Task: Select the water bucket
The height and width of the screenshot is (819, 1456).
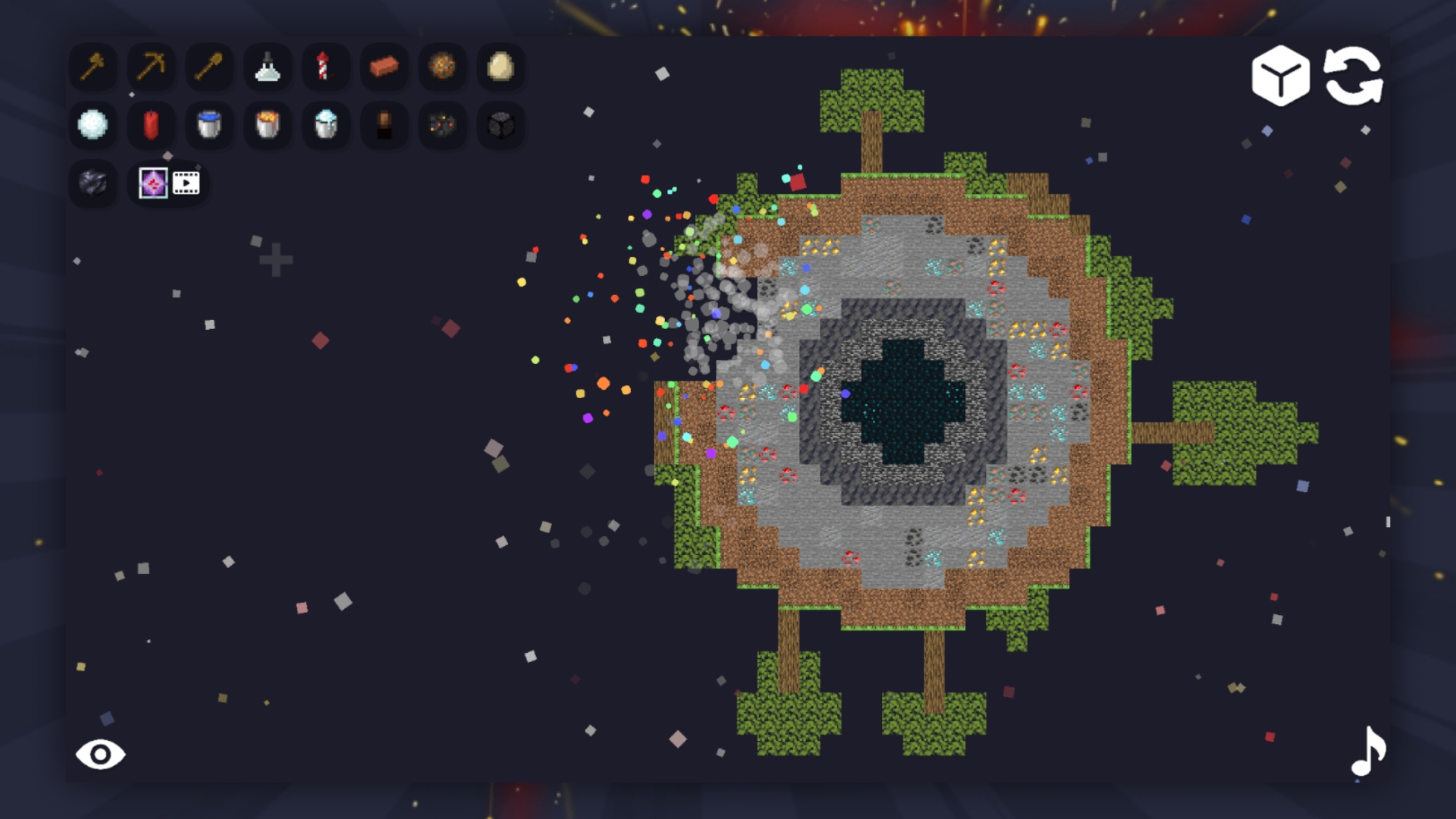Action: [x=209, y=124]
